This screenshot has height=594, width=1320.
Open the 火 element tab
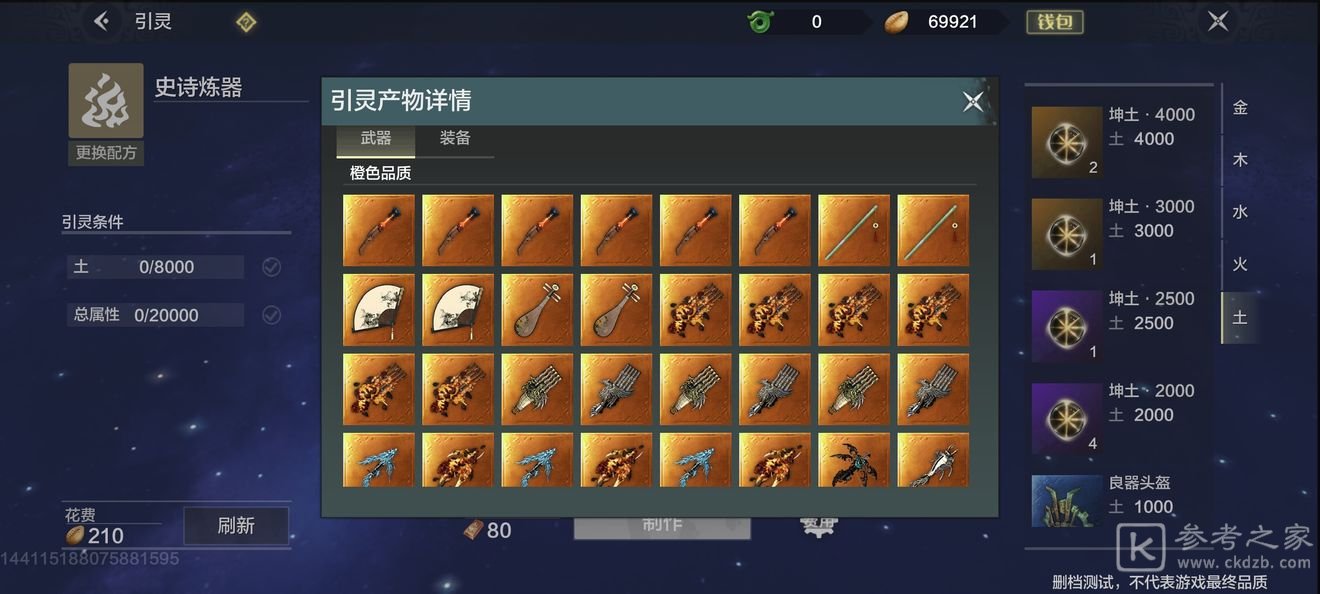[x=1240, y=265]
